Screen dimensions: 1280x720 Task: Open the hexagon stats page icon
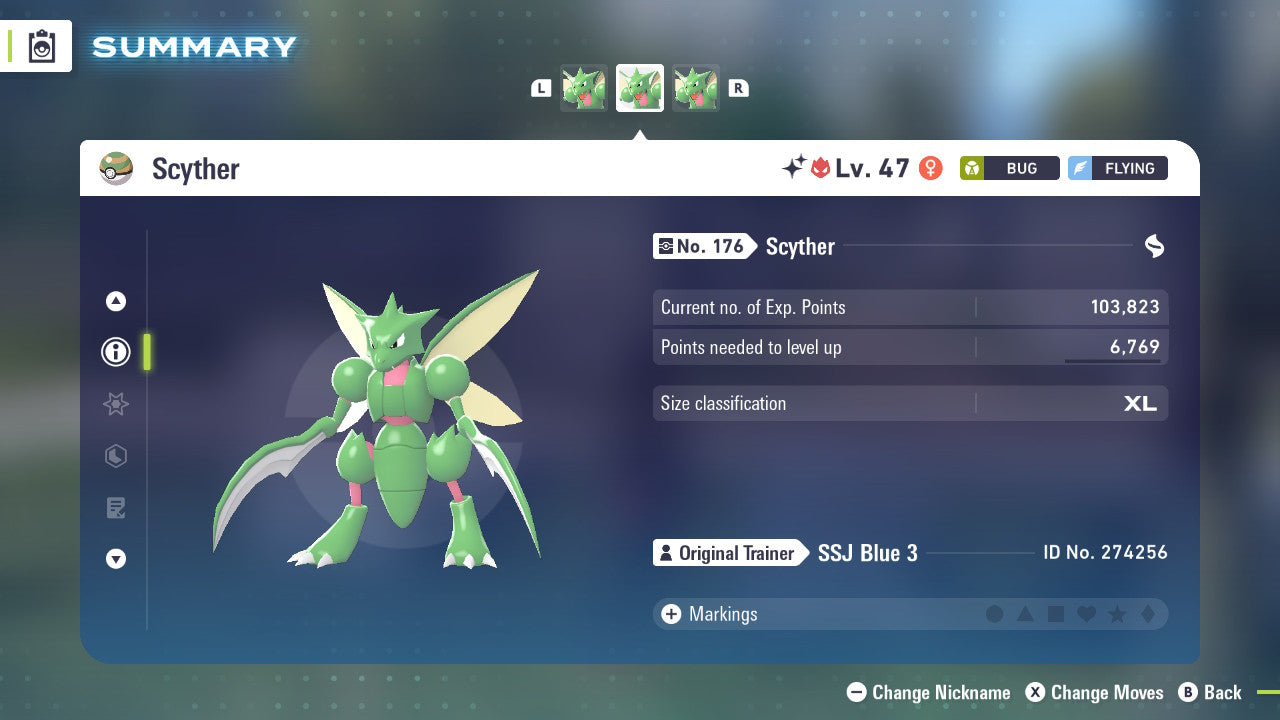[x=116, y=456]
